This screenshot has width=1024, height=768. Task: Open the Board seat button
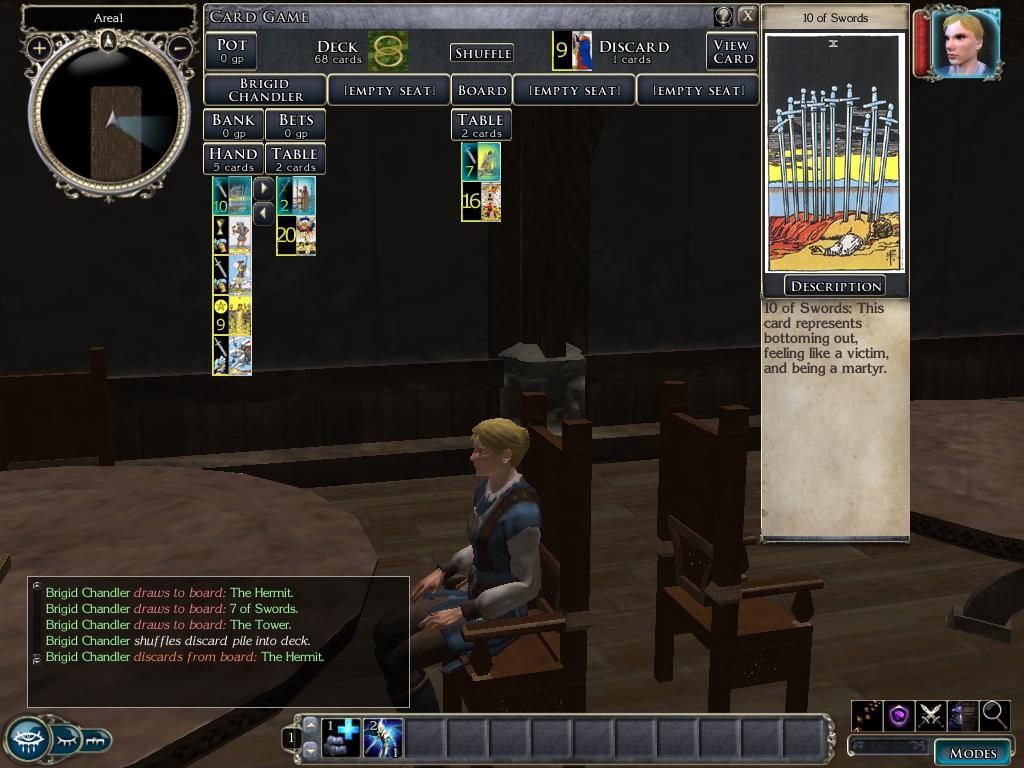481,90
